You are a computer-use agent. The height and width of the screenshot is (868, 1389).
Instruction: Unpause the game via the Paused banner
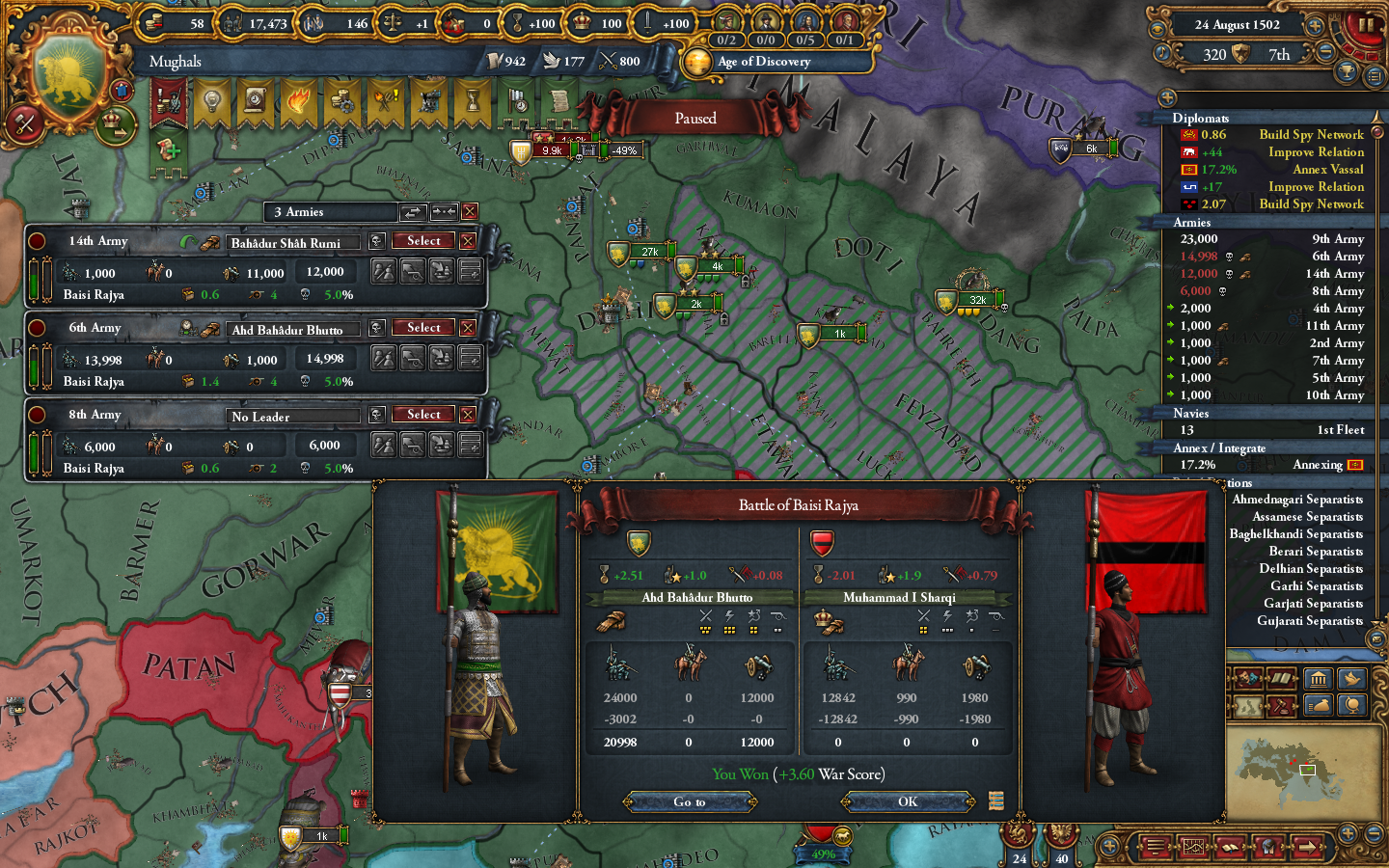[x=696, y=118]
